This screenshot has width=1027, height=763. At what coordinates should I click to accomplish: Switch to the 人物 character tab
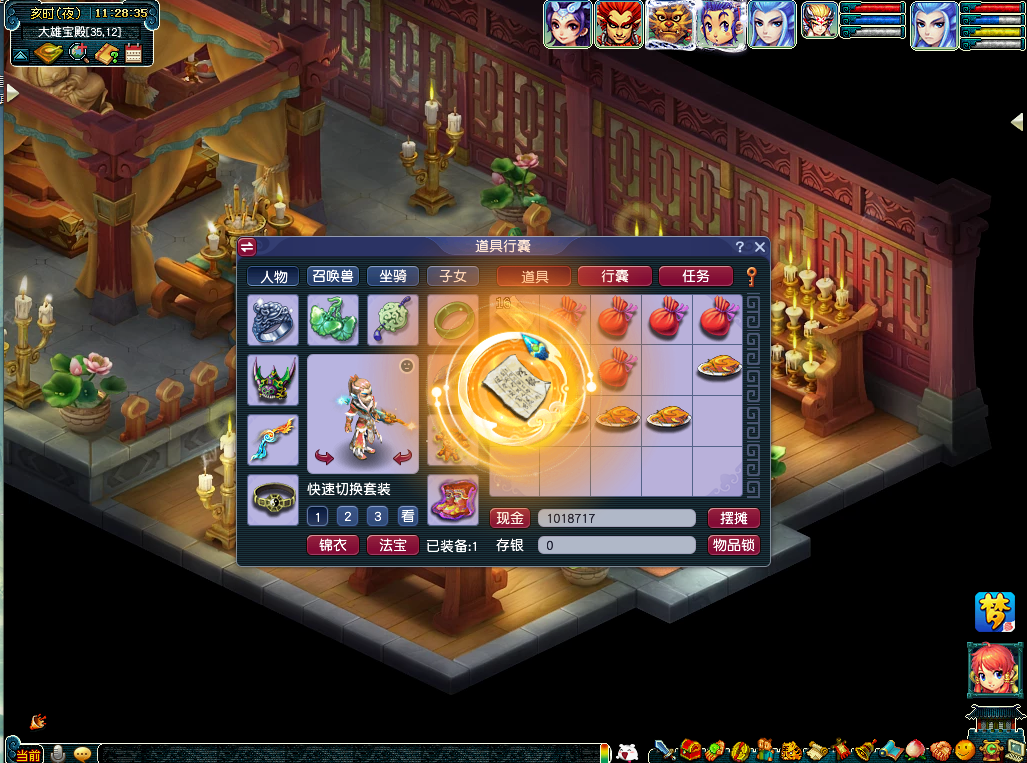273,276
